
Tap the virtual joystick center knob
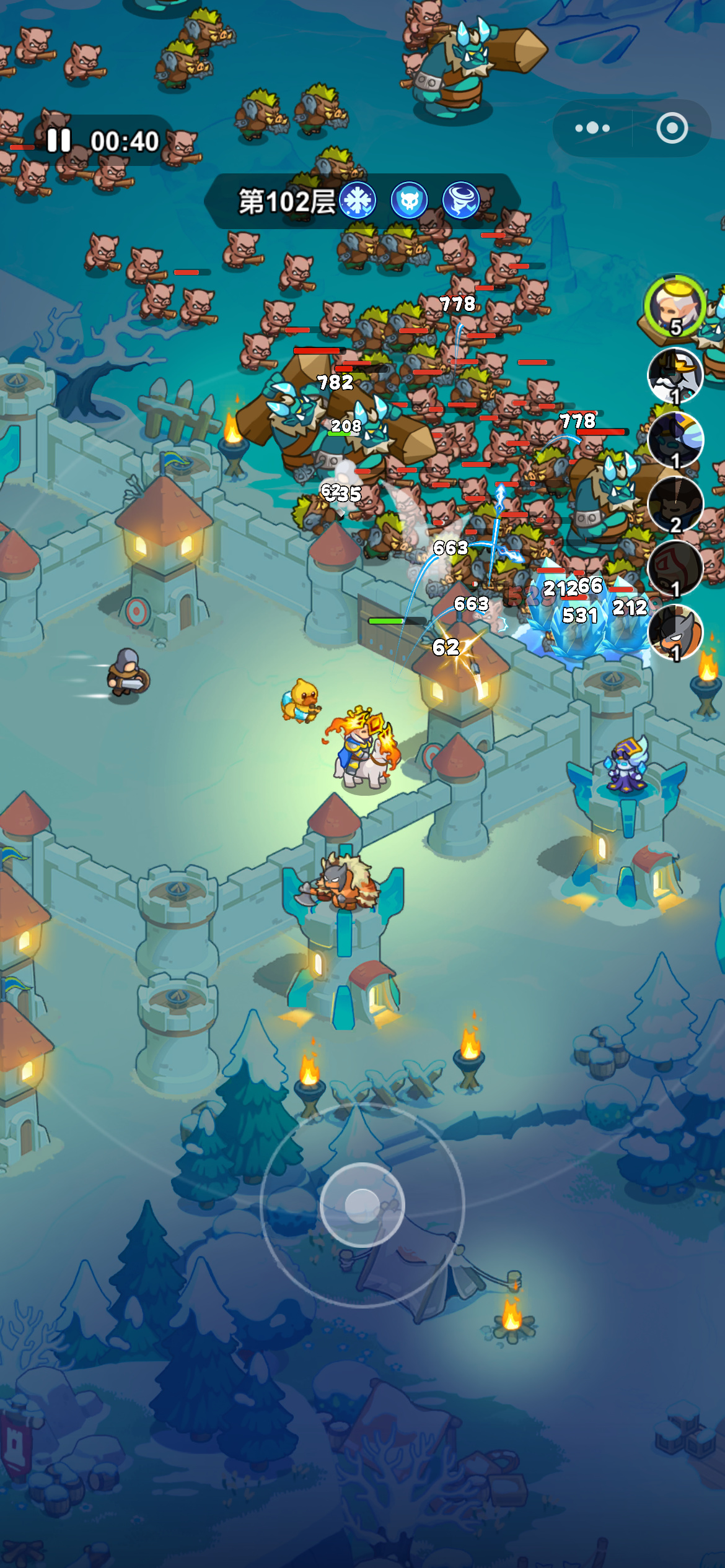(362, 1204)
